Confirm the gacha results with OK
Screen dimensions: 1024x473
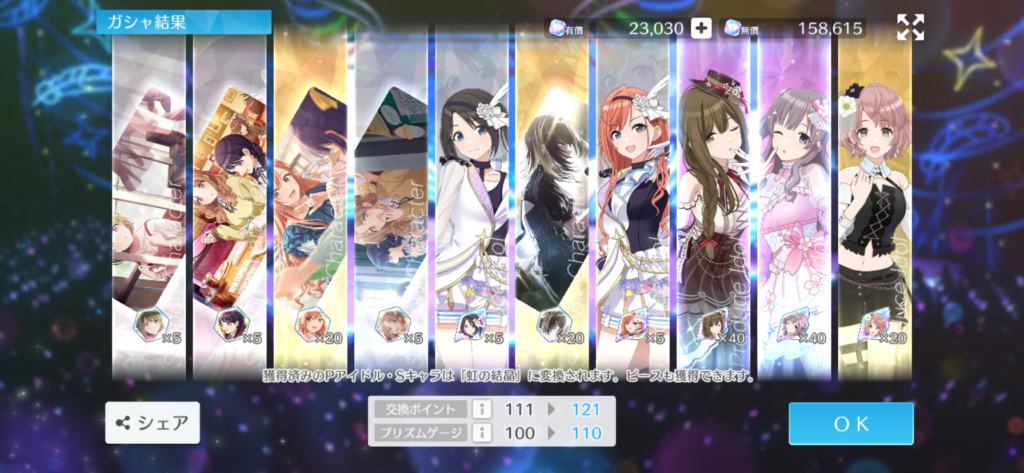tap(850, 423)
